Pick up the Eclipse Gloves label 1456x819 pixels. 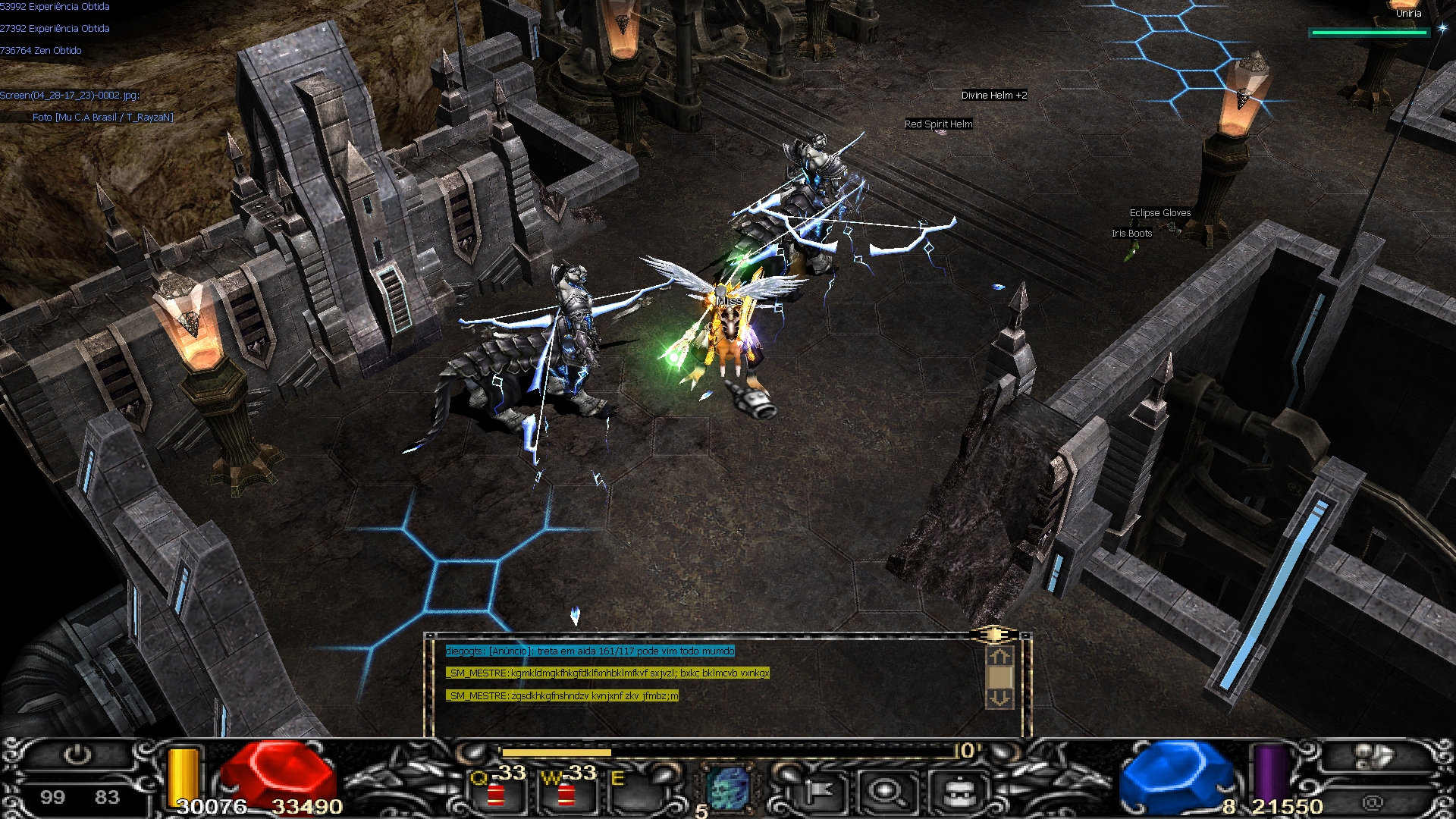1159,213
